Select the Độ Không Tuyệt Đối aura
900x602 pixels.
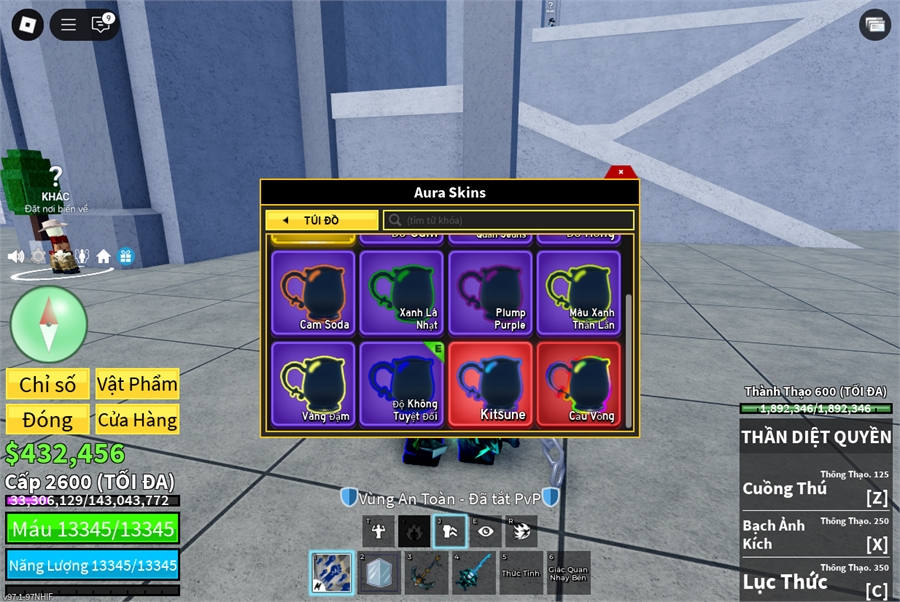[402, 384]
